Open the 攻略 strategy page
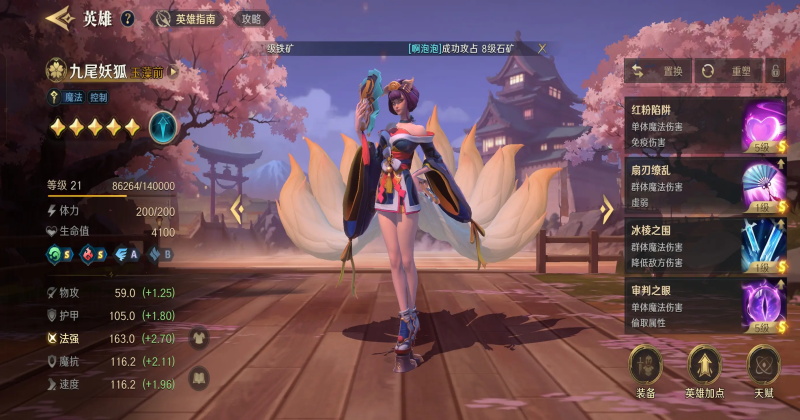800x420 pixels. (252, 18)
